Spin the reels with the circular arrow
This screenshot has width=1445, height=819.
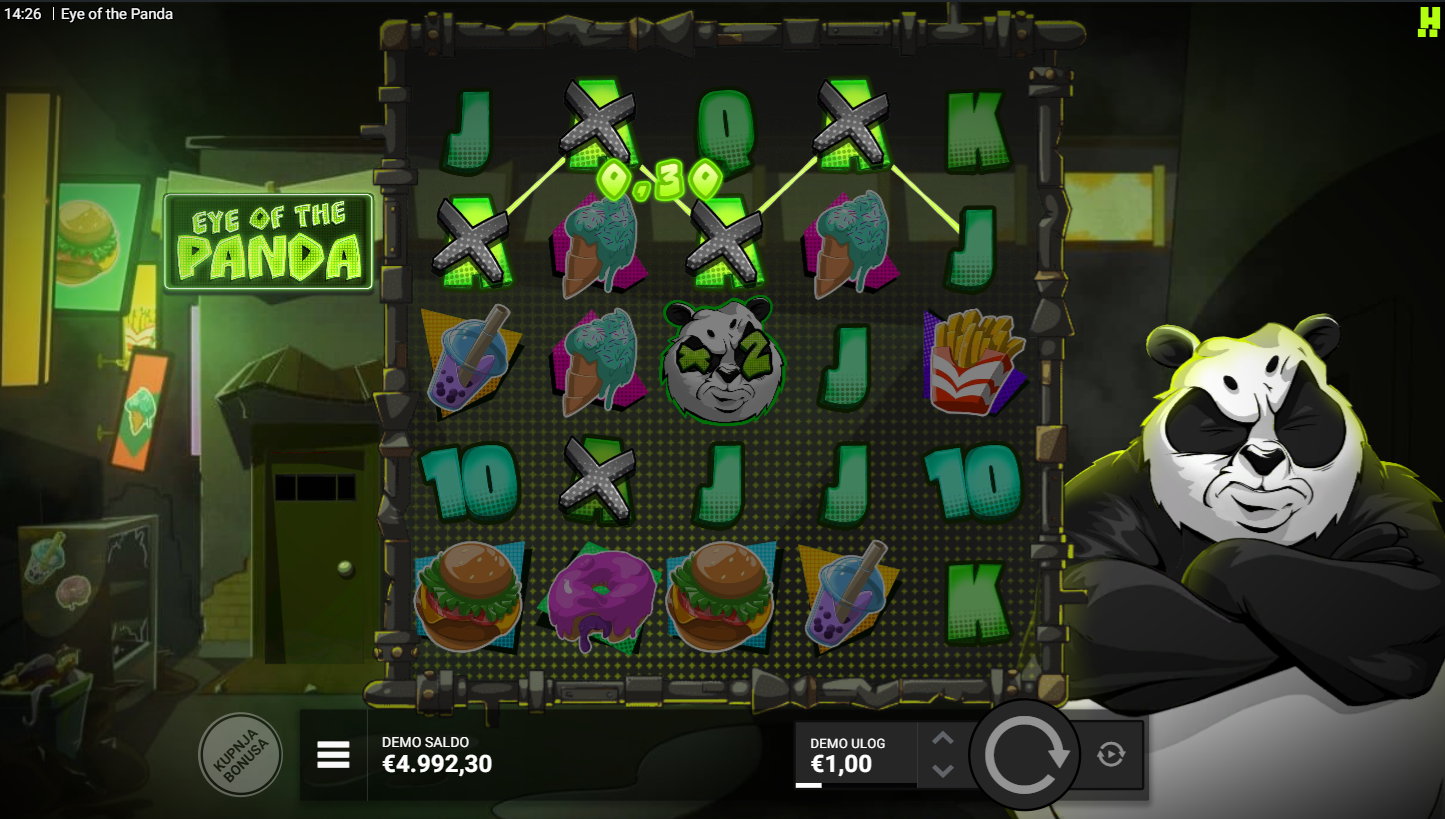click(x=1024, y=755)
